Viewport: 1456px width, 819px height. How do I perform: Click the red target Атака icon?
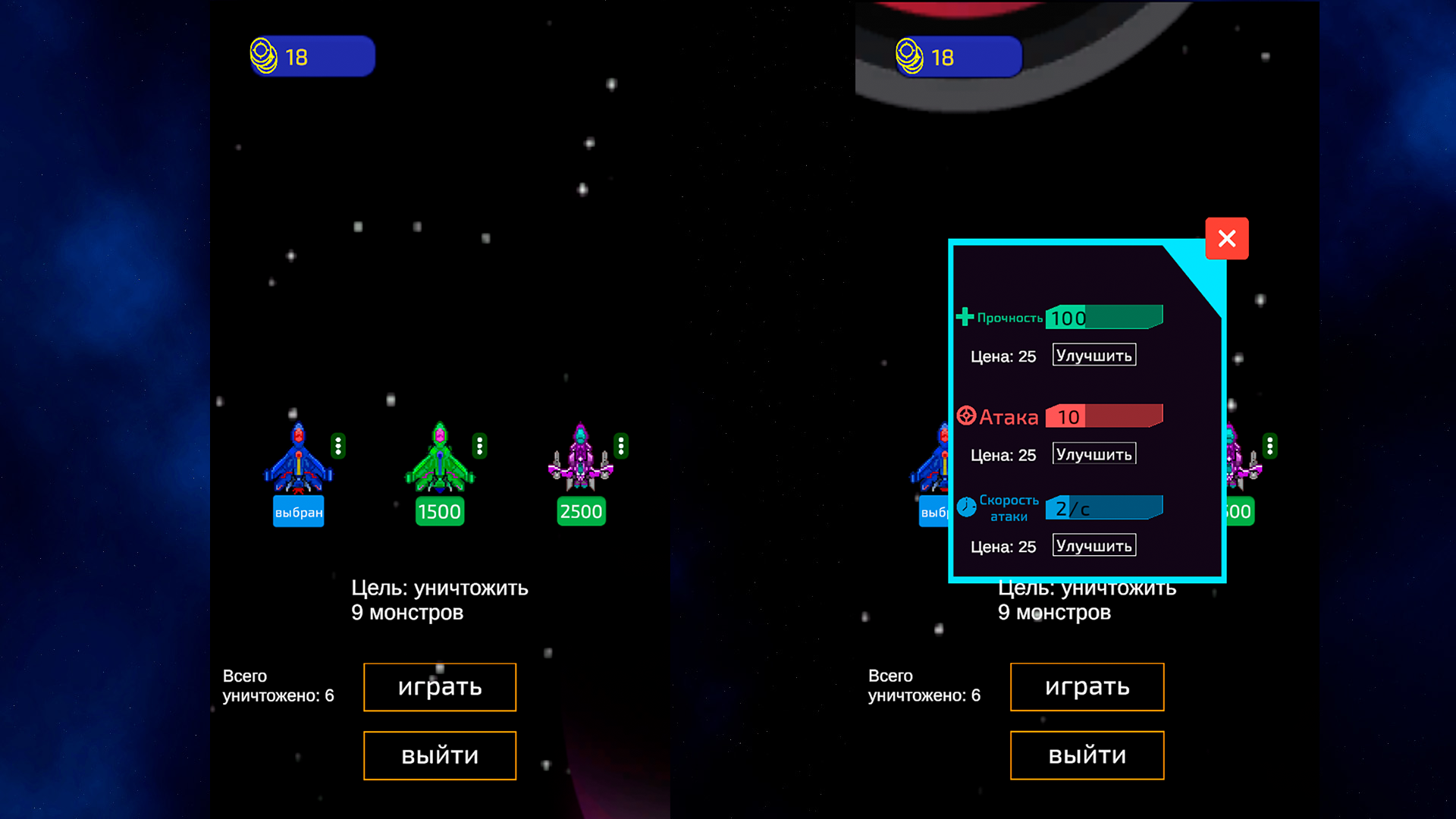pyautogui.click(x=966, y=416)
